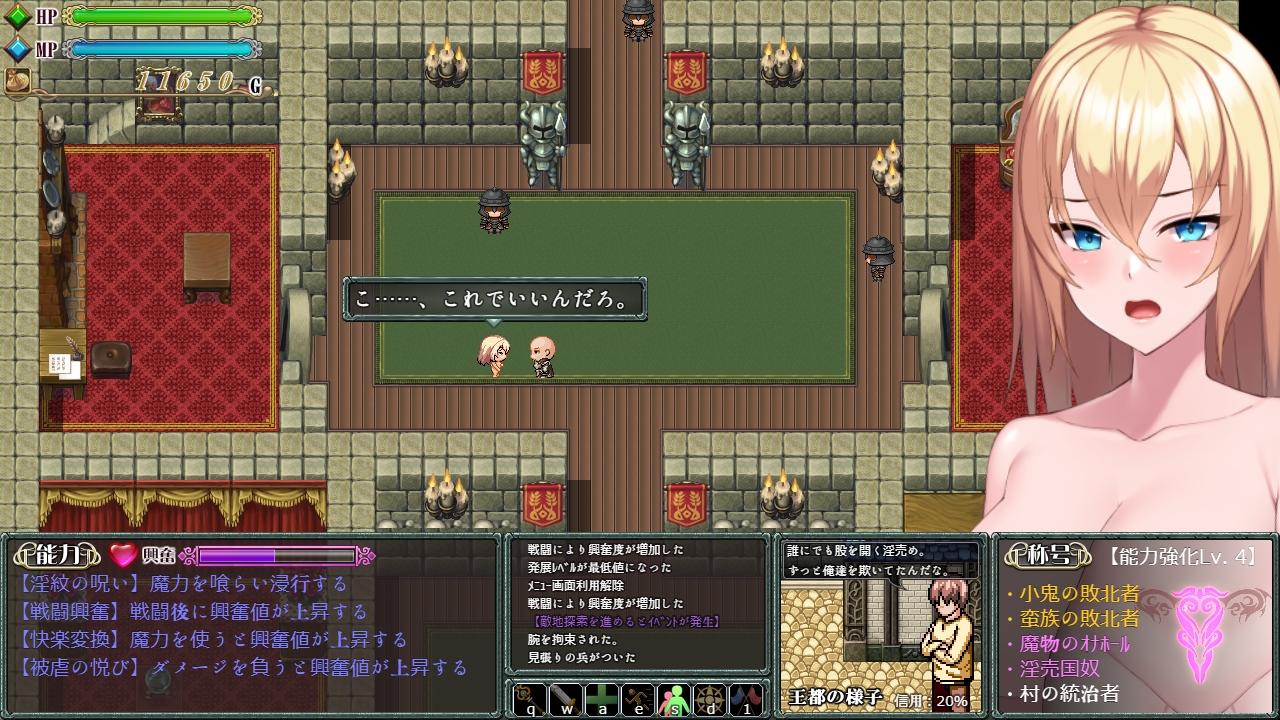1280x720 pixels.
Task: Click the green cross heal icon on hotkey a
Action: 603,701
